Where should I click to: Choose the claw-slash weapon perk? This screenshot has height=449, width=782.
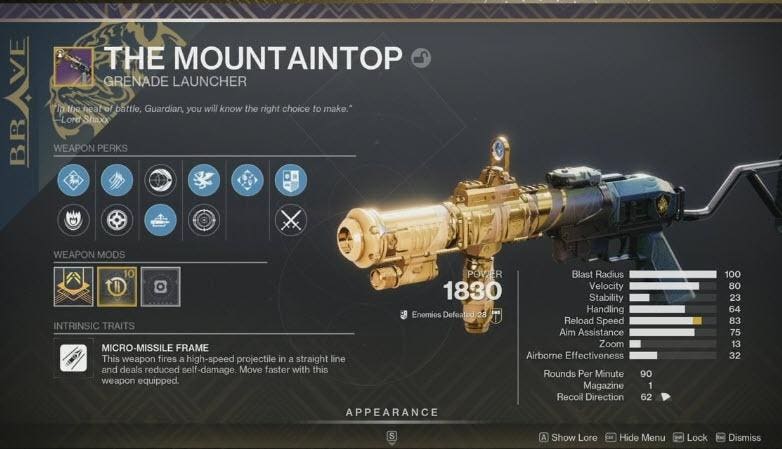(x=116, y=180)
